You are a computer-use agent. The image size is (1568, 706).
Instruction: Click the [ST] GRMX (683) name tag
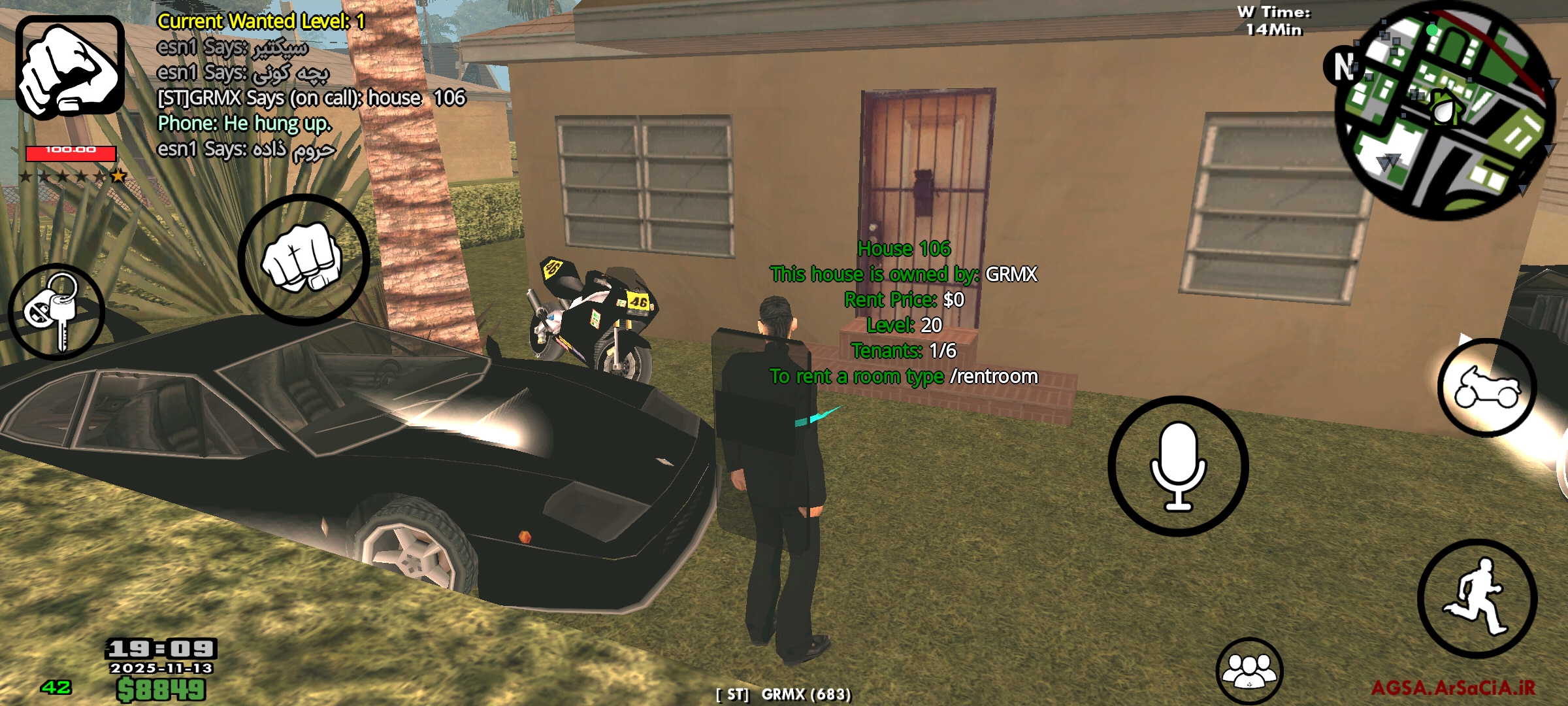pyautogui.click(x=784, y=694)
